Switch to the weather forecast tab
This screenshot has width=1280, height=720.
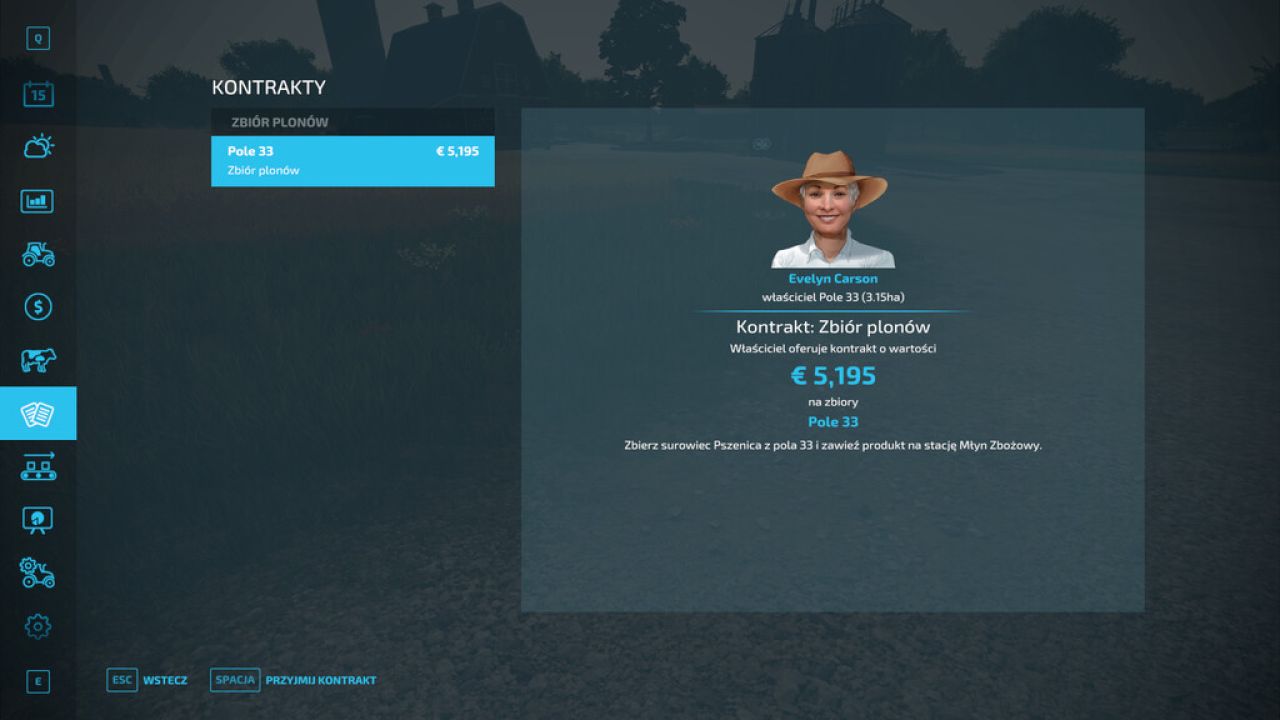pos(38,148)
